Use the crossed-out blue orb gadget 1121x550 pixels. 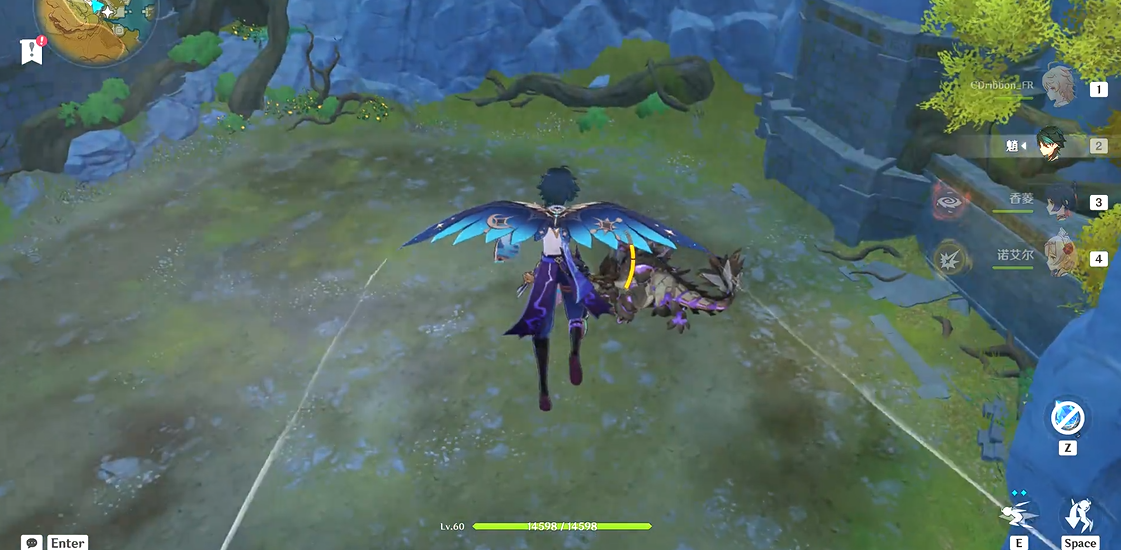[x=1067, y=417]
